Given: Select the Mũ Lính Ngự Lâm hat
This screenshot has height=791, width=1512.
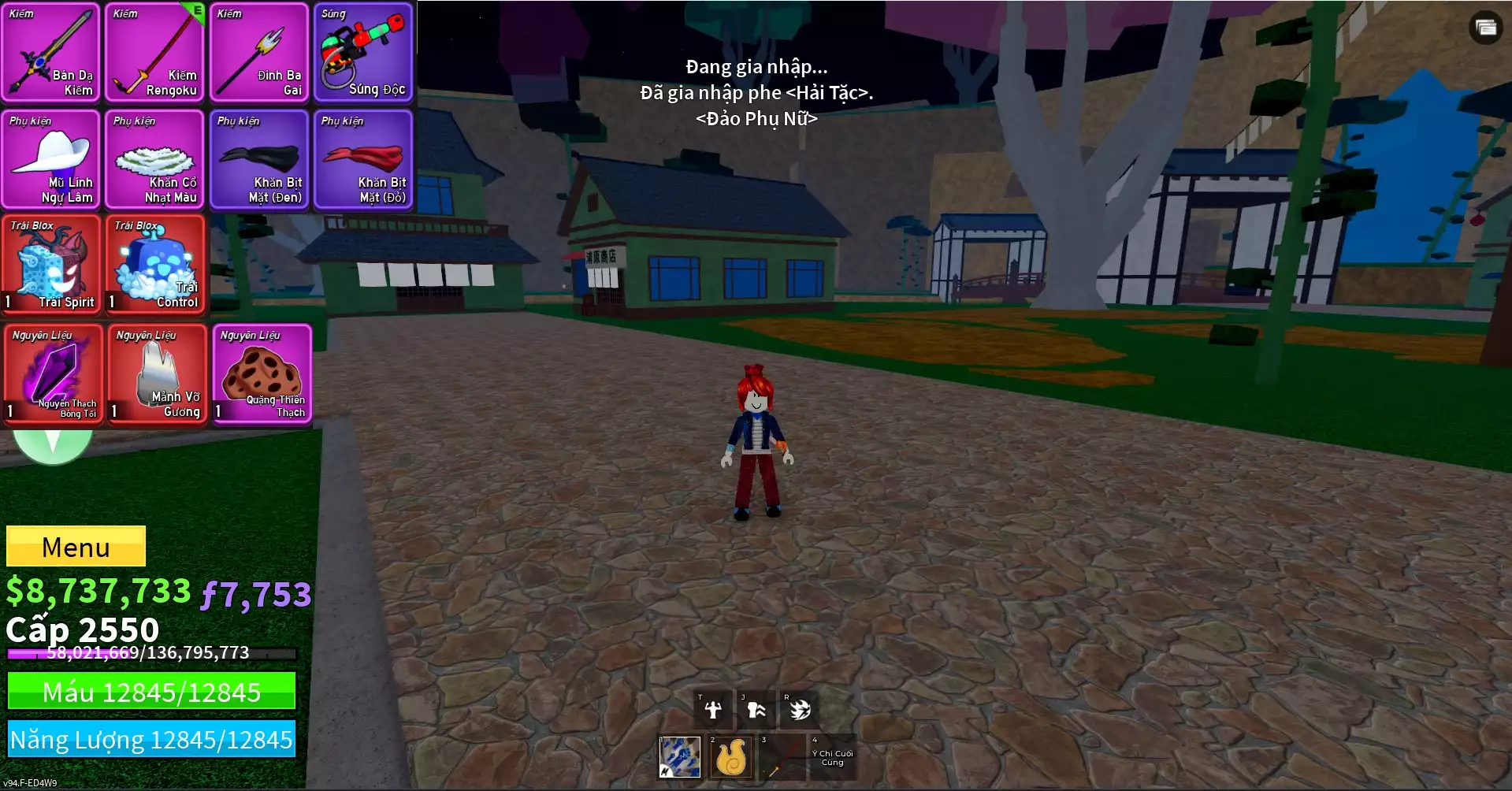Looking at the screenshot, I should click(51, 159).
